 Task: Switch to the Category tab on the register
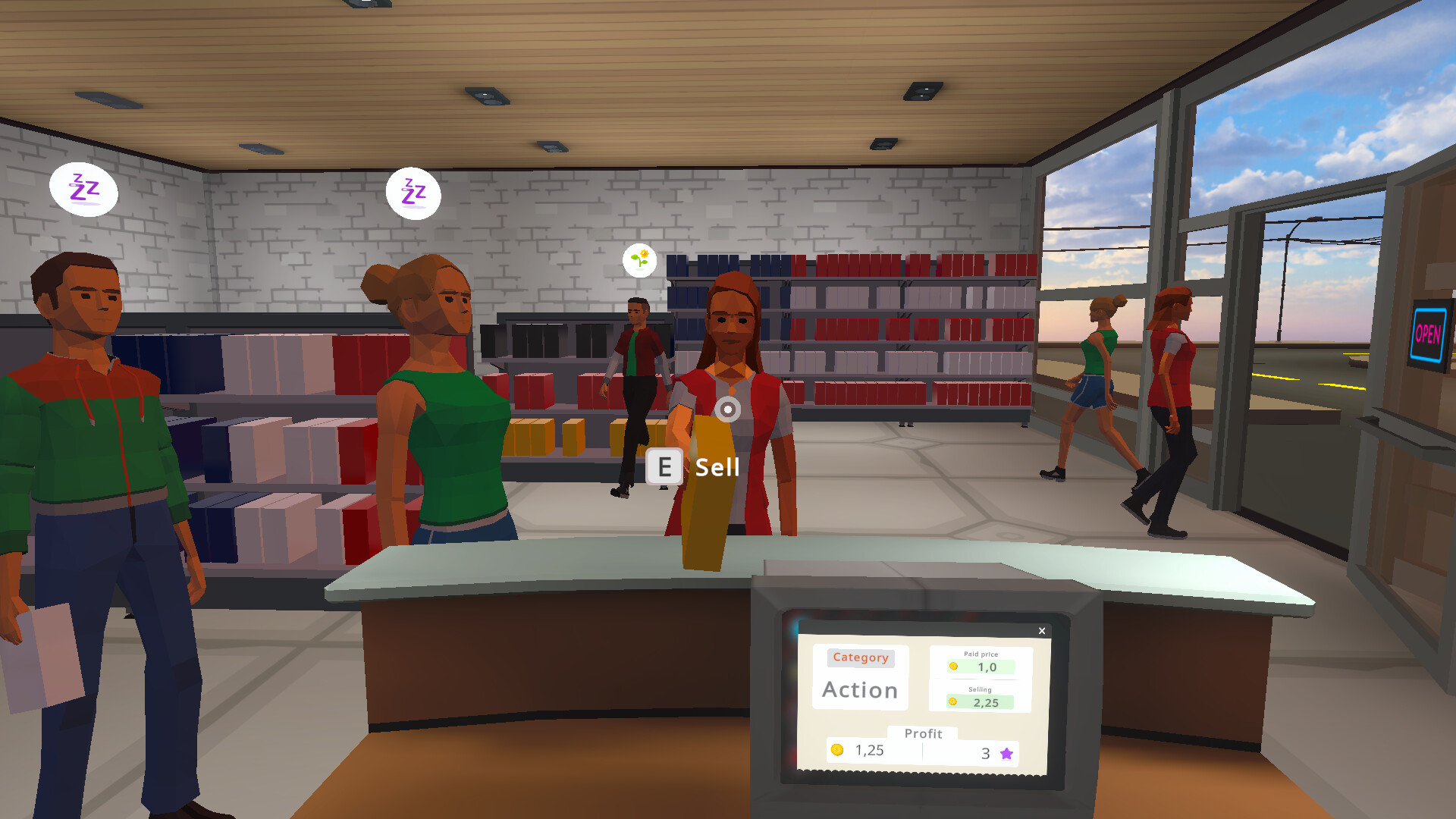(861, 657)
